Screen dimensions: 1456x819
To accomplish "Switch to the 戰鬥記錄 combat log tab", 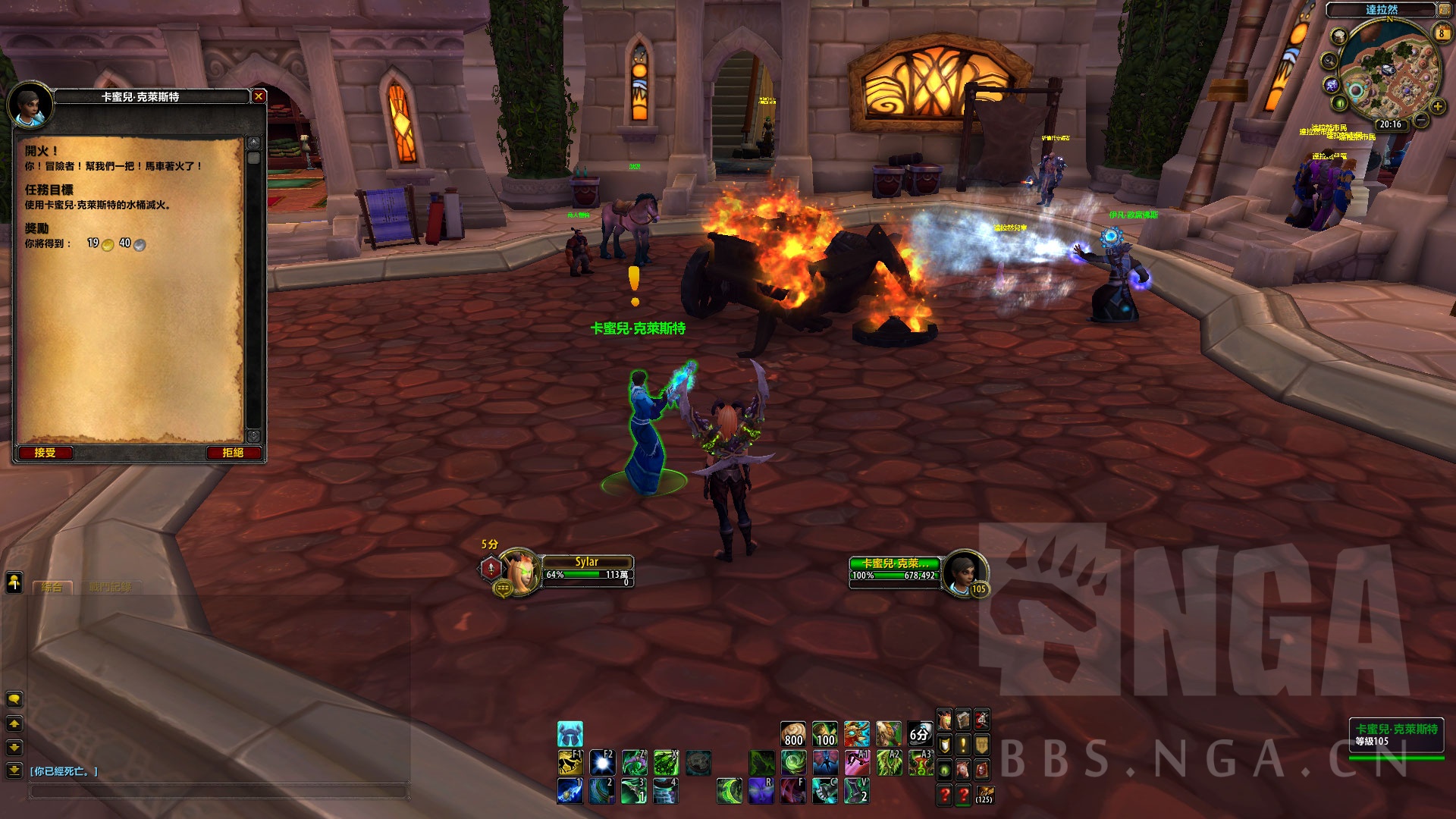I will [x=110, y=587].
